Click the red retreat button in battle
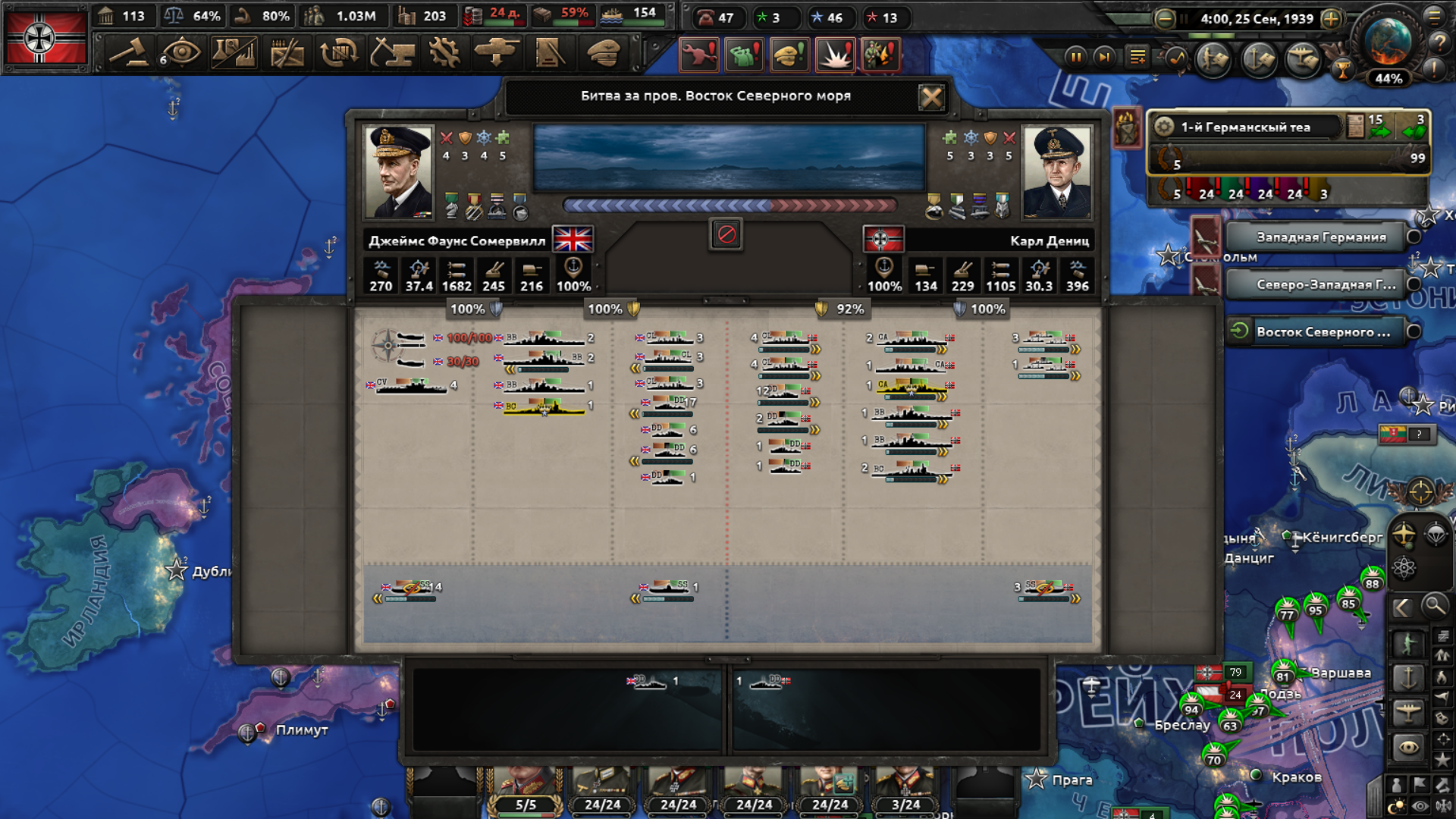1456x819 pixels. point(726,234)
